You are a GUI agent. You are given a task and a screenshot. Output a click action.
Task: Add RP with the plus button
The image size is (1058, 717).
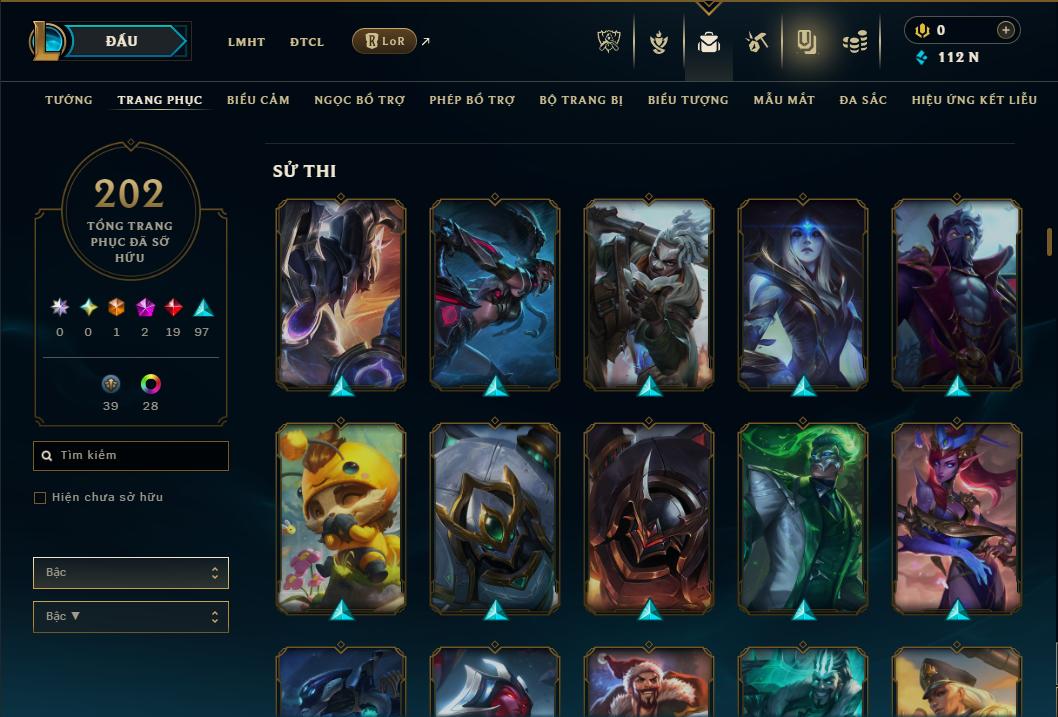coord(1005,30)
